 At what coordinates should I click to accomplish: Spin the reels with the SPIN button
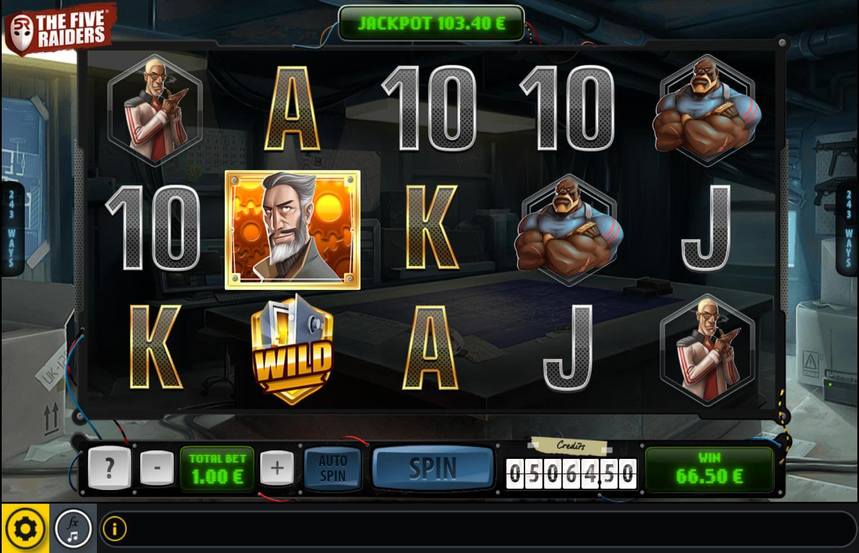(433, 468)
